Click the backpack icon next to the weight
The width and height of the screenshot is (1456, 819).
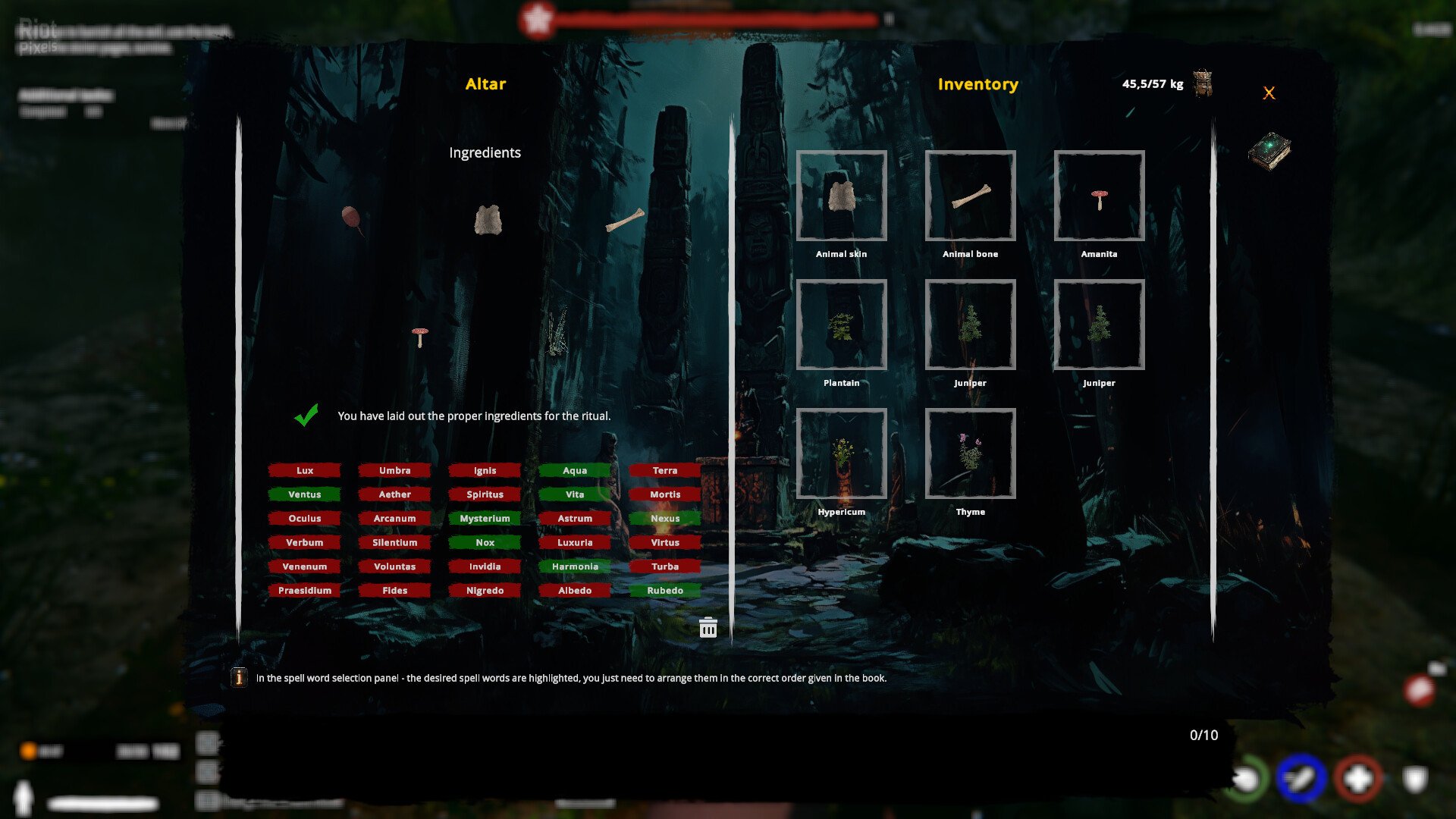tap(1204, 84)
